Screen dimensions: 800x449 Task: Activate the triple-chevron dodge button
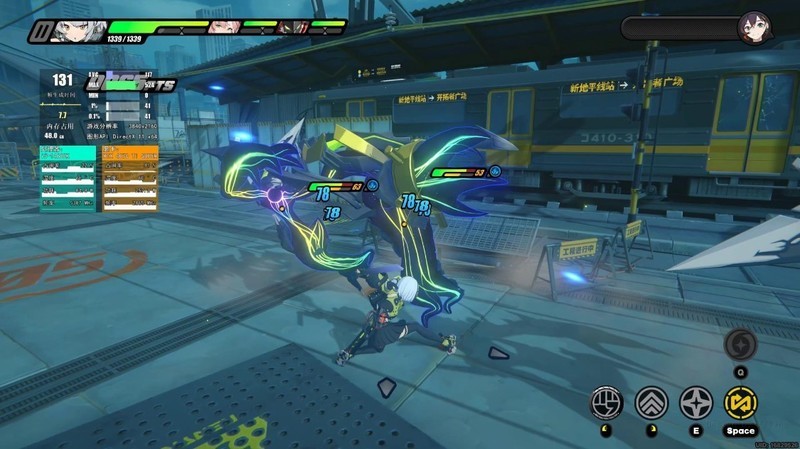652,403
